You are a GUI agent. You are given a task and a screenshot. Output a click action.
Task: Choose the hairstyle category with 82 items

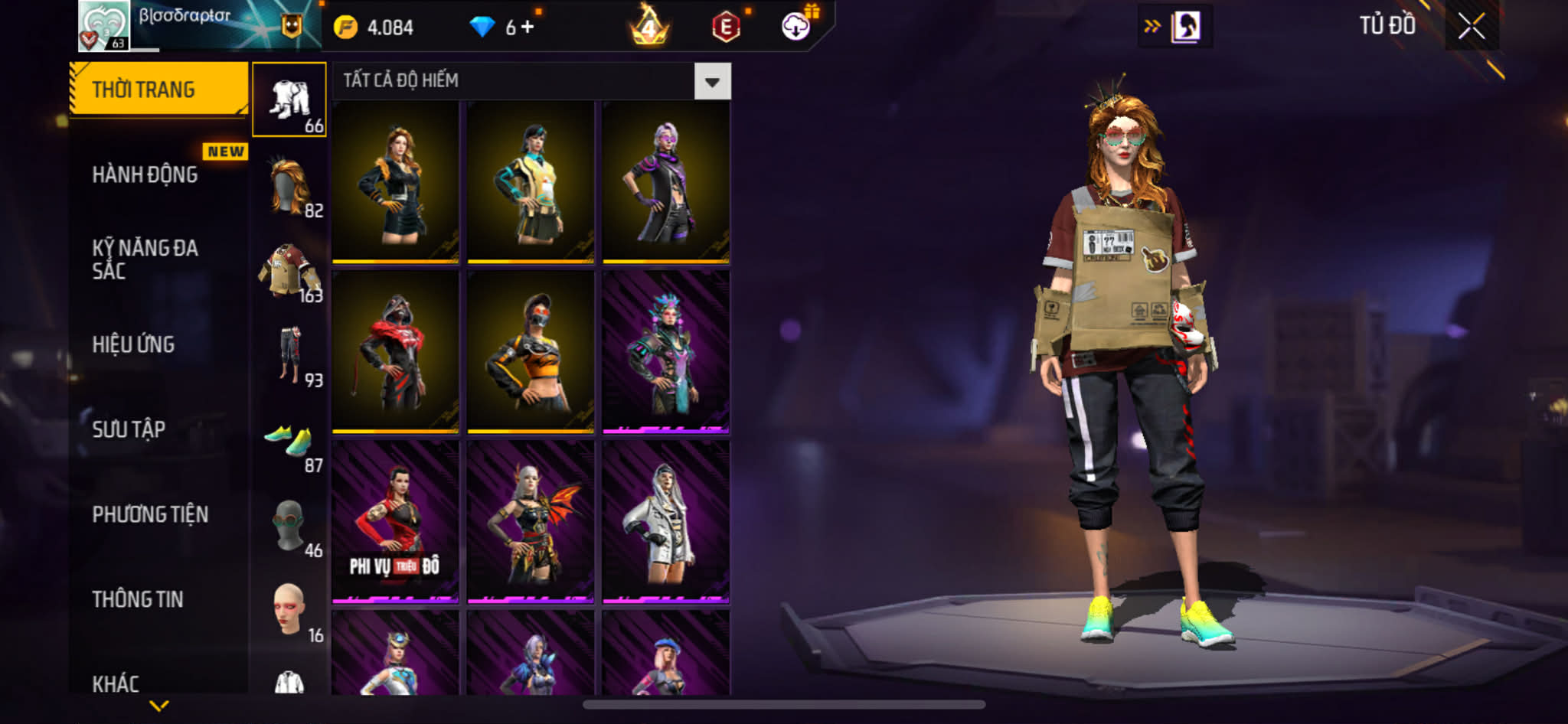pyautogui.click(x=289, y=186)
